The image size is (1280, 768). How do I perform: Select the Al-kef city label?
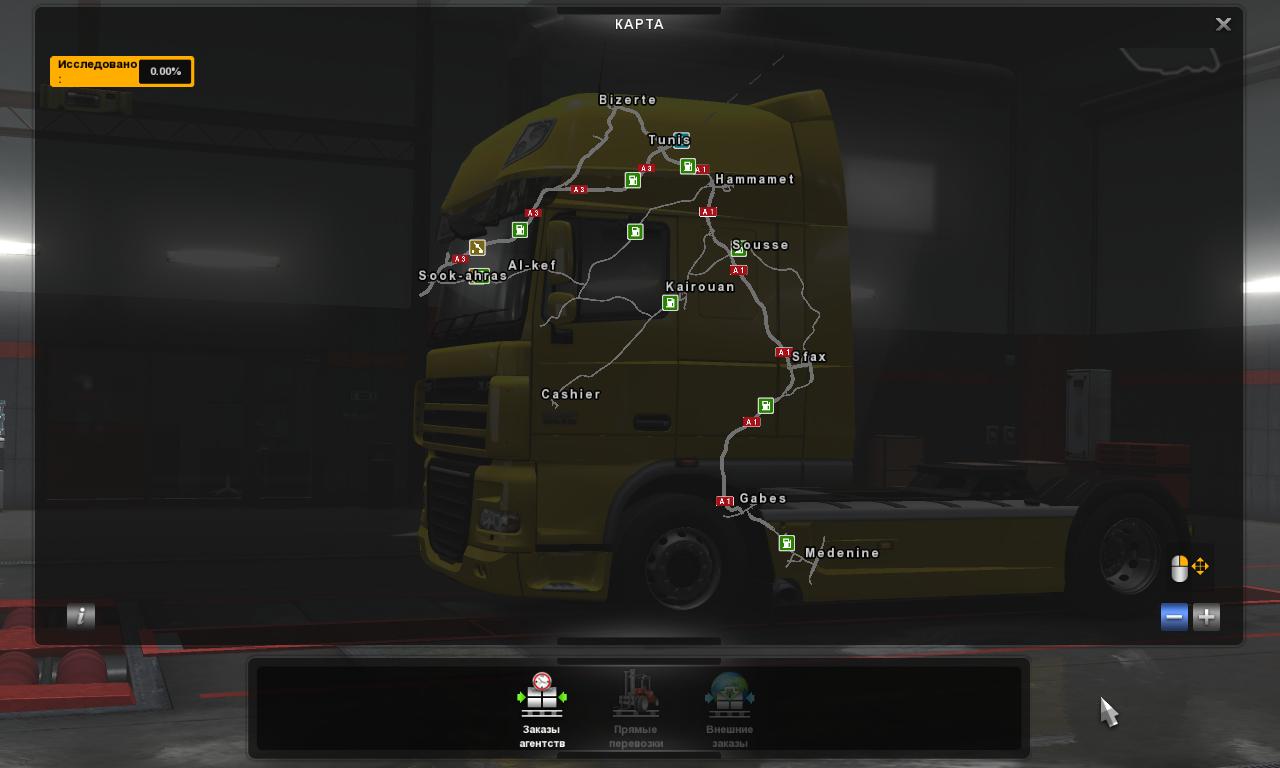pyautogui.click(x=532, y=266)
